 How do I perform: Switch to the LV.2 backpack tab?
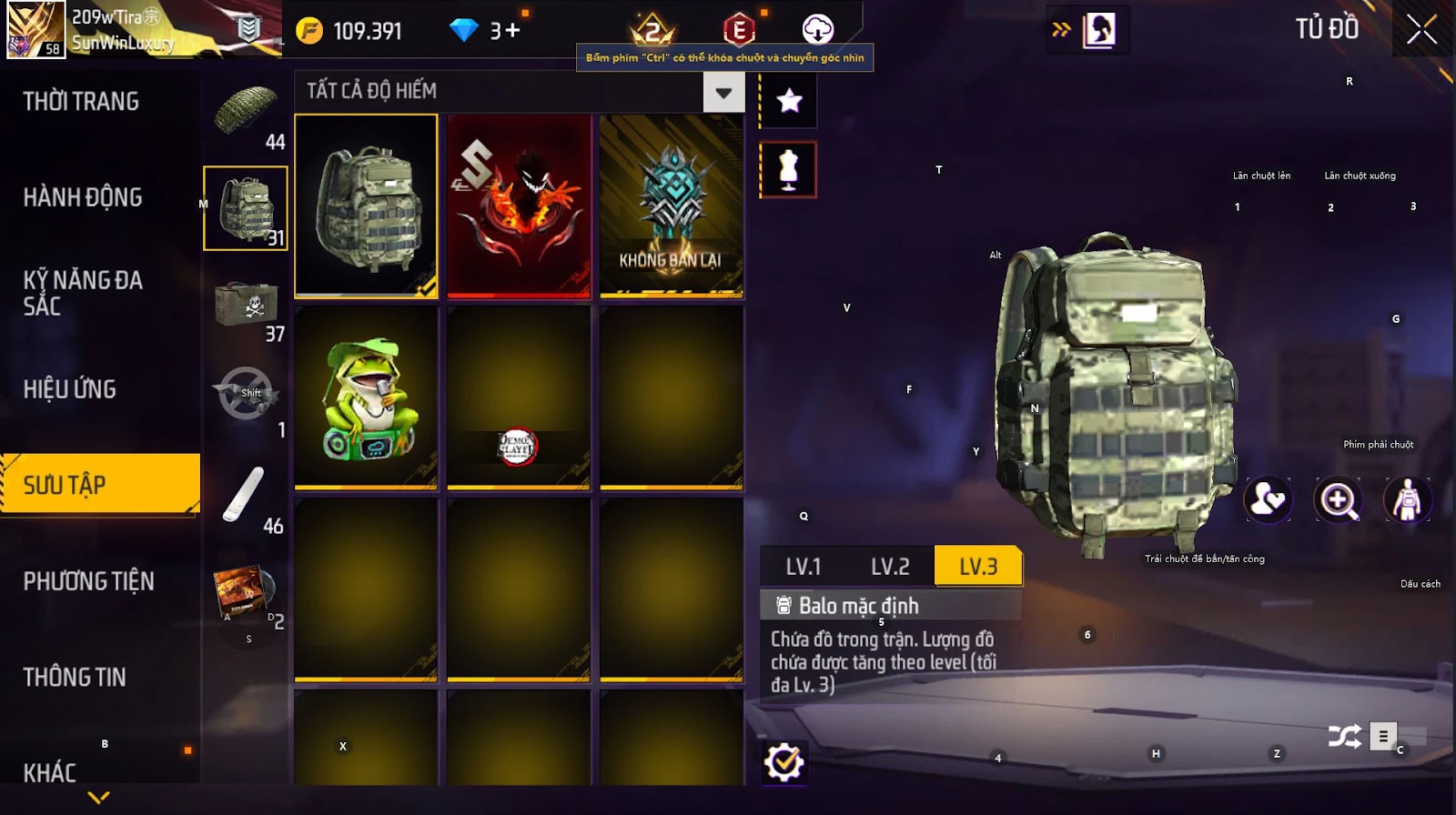click(x=890, y=567)
